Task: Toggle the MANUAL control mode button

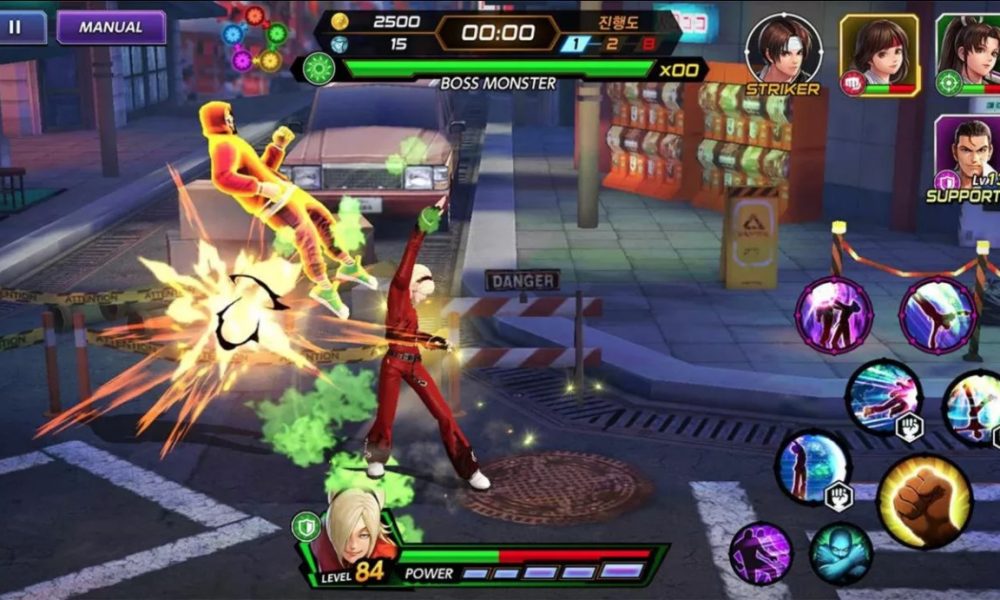Action: 111,27
